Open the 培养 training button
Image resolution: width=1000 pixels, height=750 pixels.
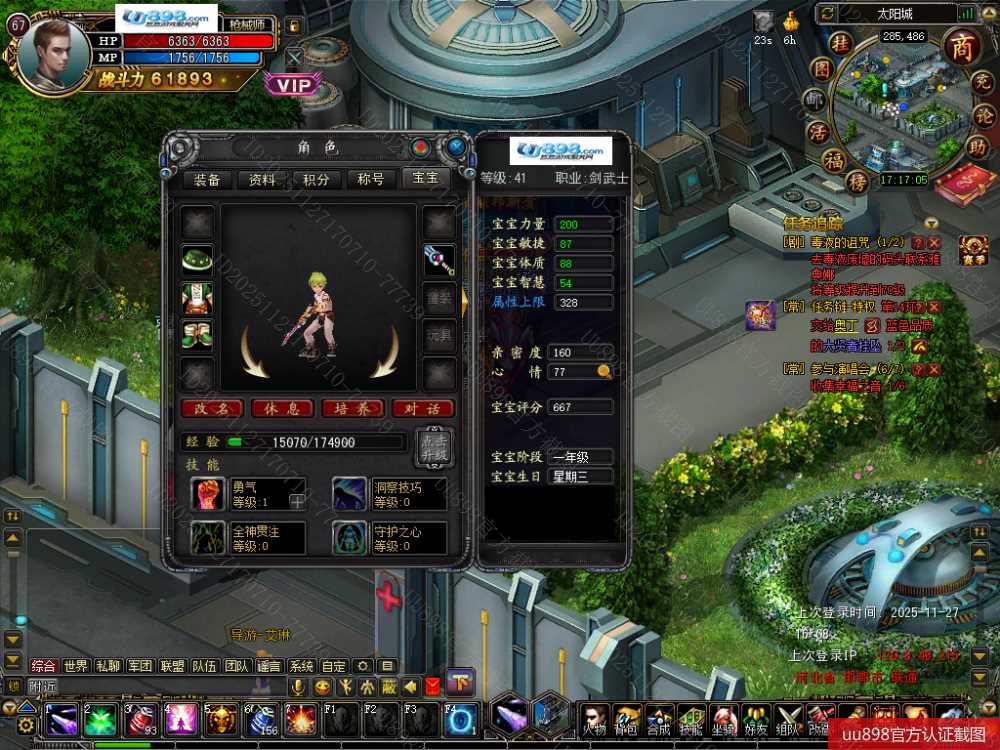pos(351,408)
